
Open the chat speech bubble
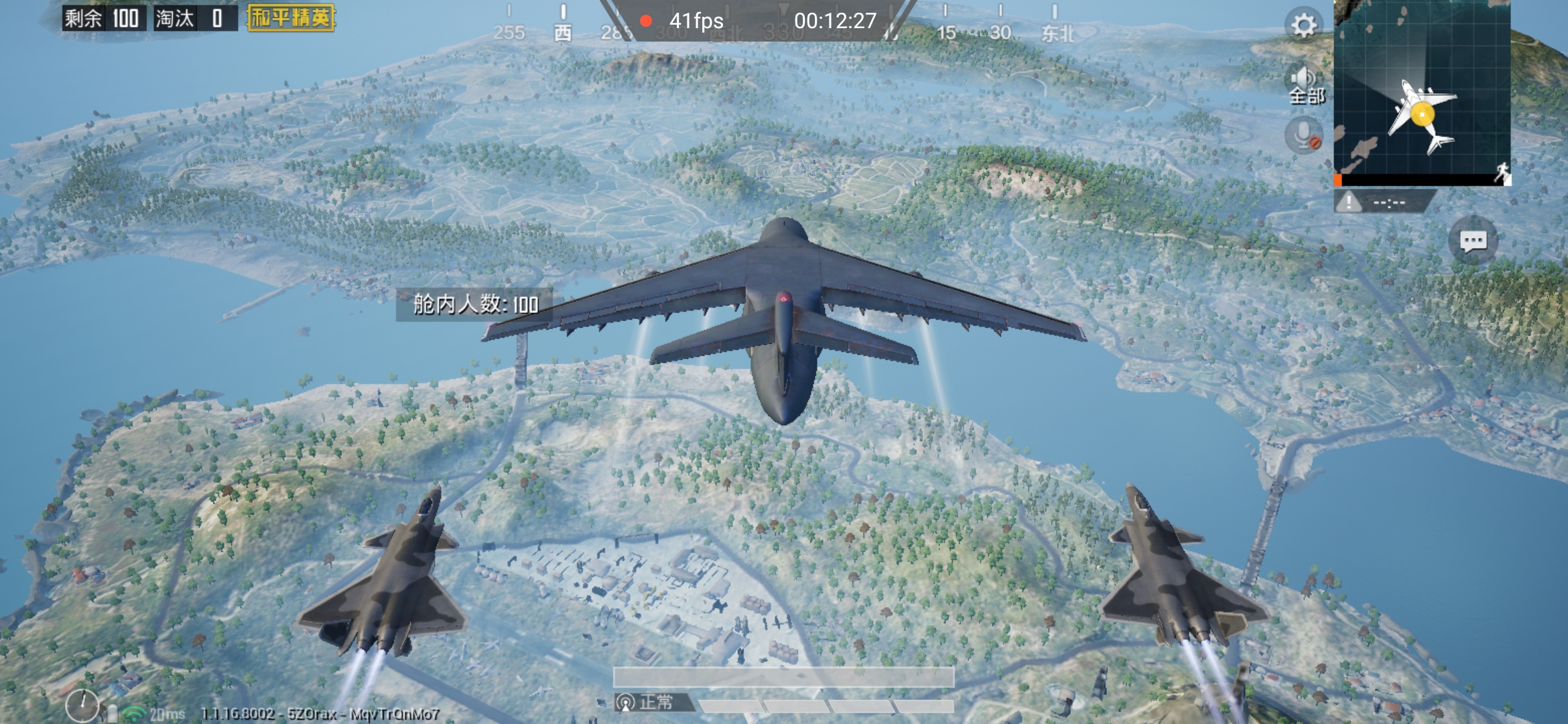click(x=1473, y=241)
